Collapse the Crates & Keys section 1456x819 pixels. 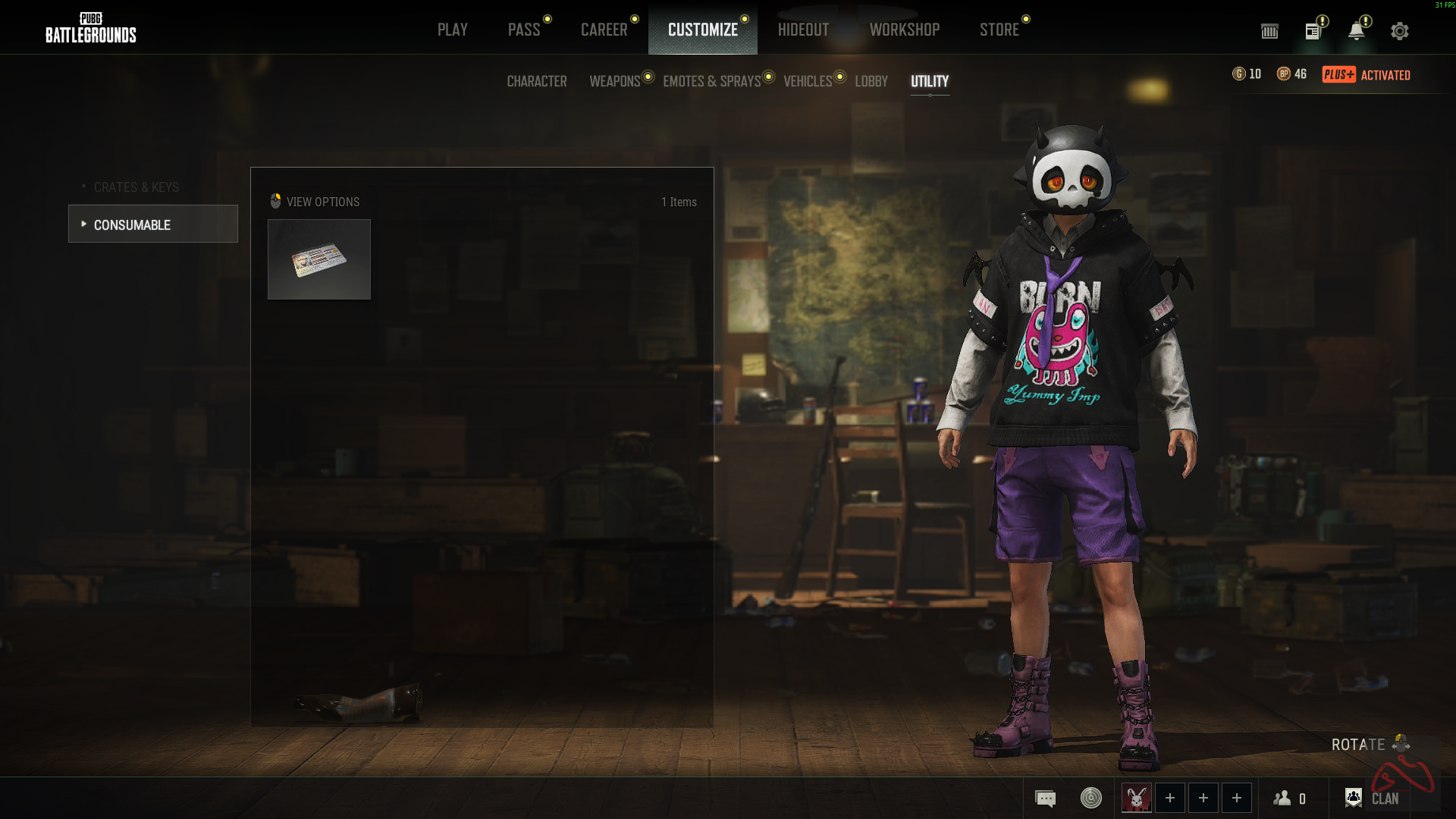[136, 187]
